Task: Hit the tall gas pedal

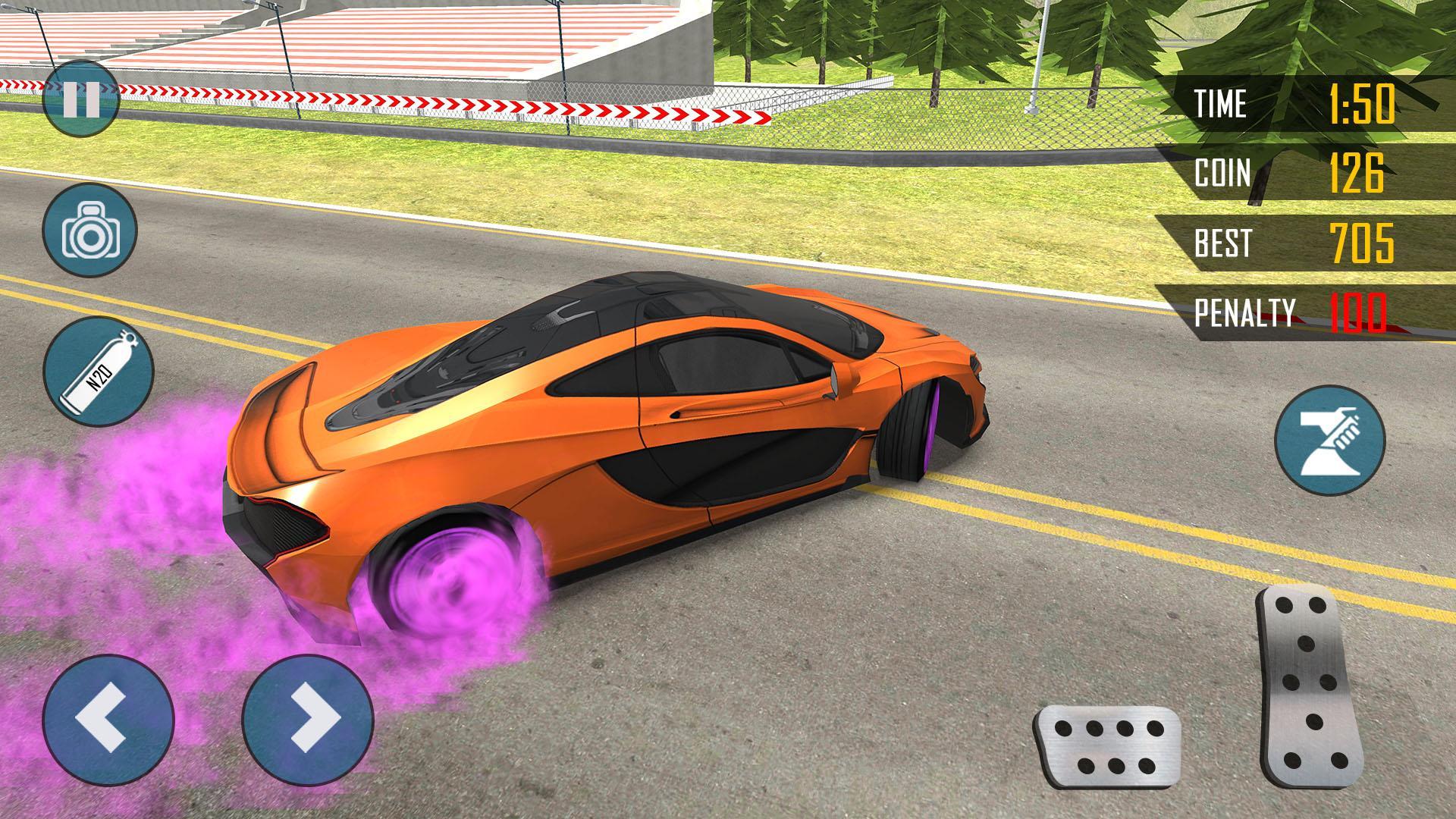Action: click(1309, 686)
